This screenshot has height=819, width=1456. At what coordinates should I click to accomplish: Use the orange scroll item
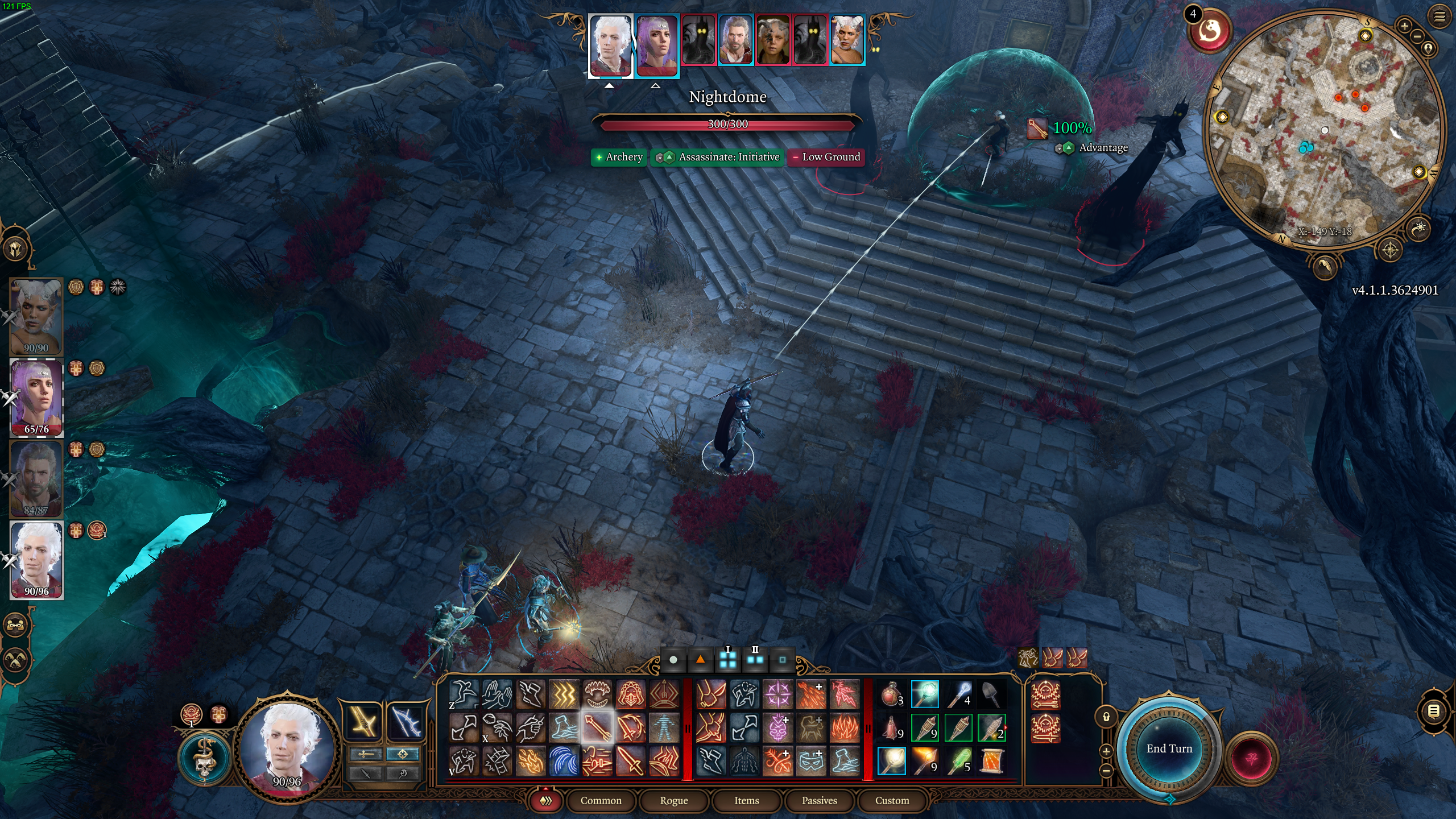992,761
